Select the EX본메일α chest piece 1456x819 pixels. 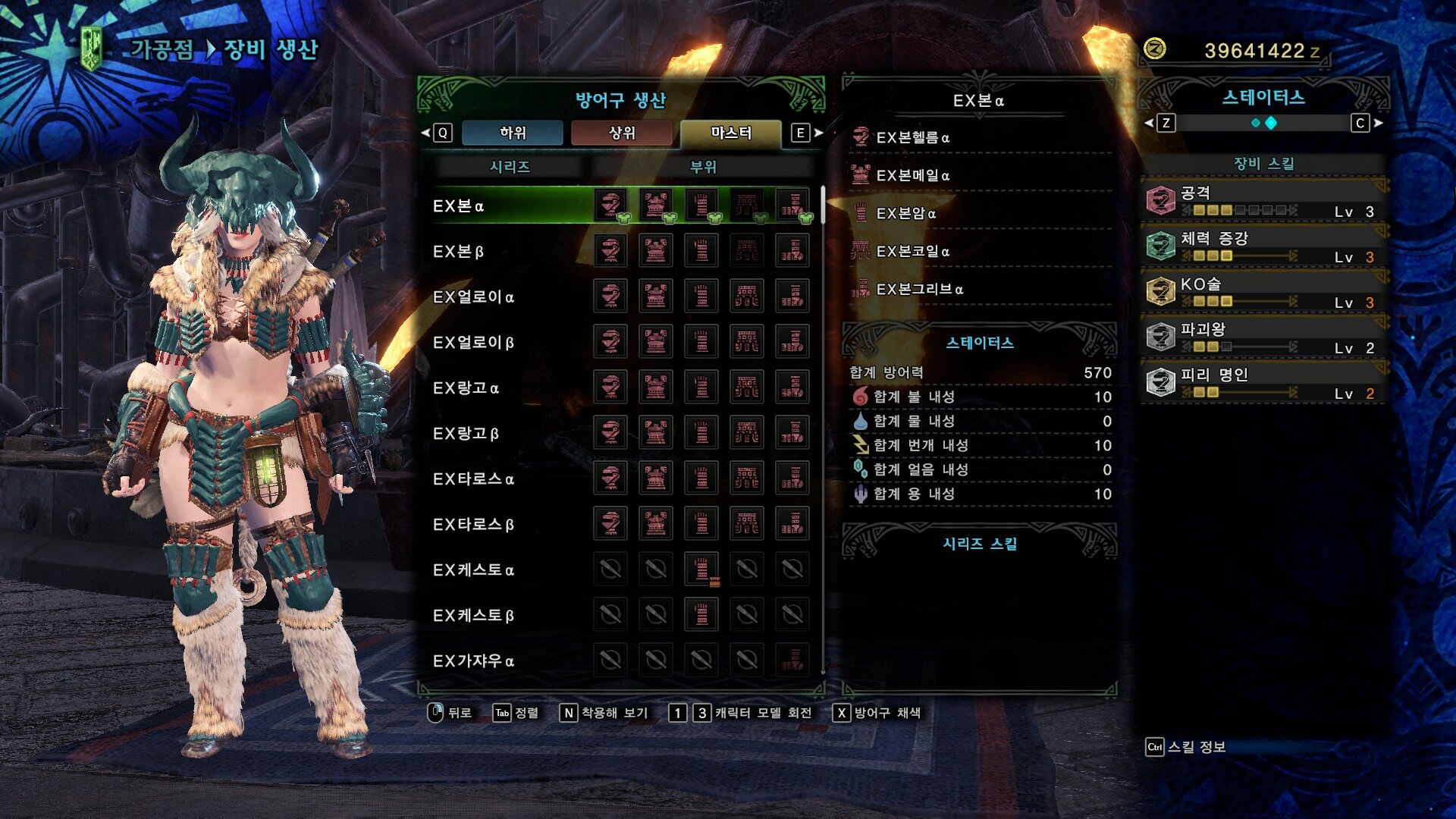click(913, 175)
